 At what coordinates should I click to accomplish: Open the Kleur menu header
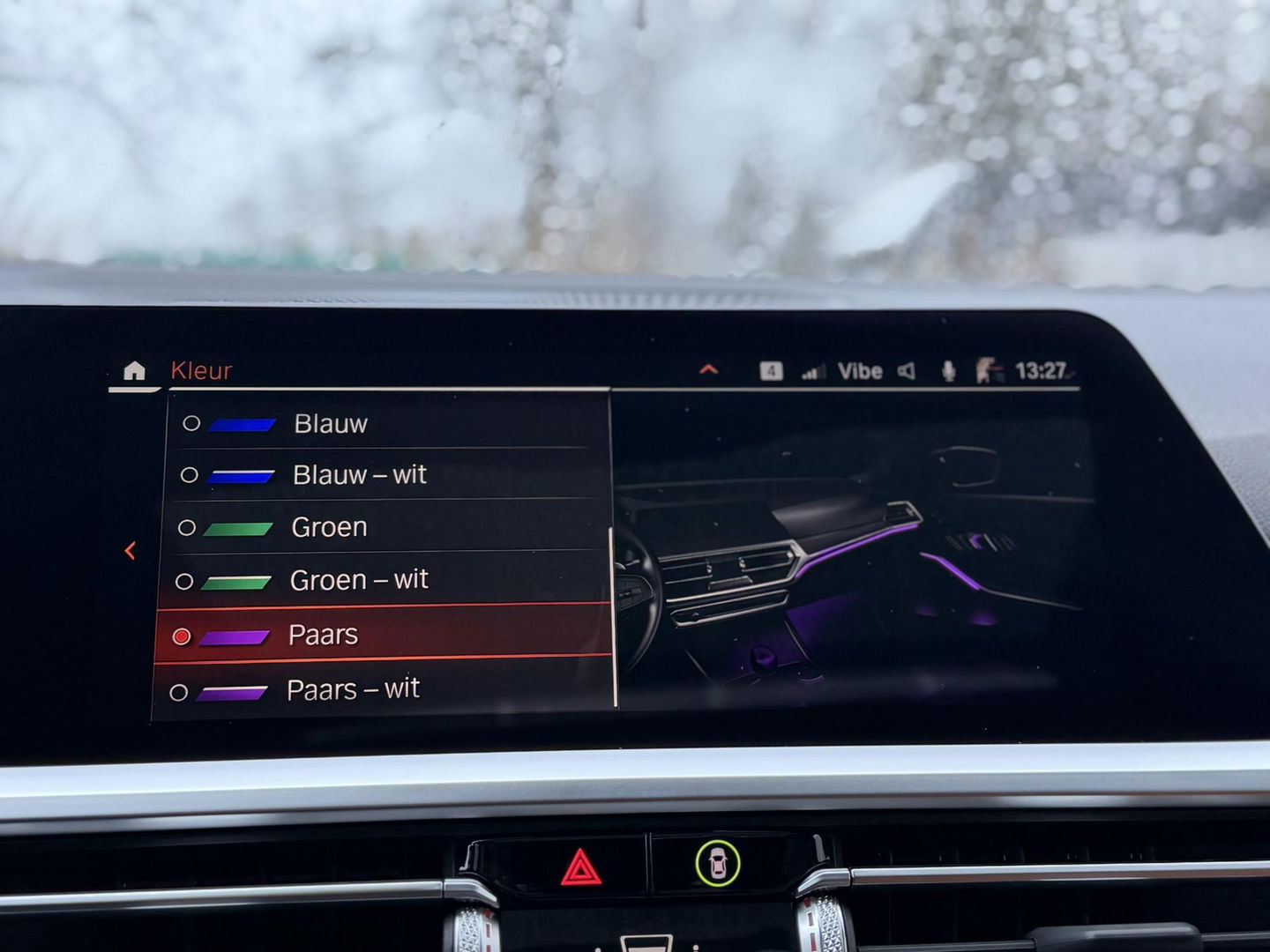point(200,371)
